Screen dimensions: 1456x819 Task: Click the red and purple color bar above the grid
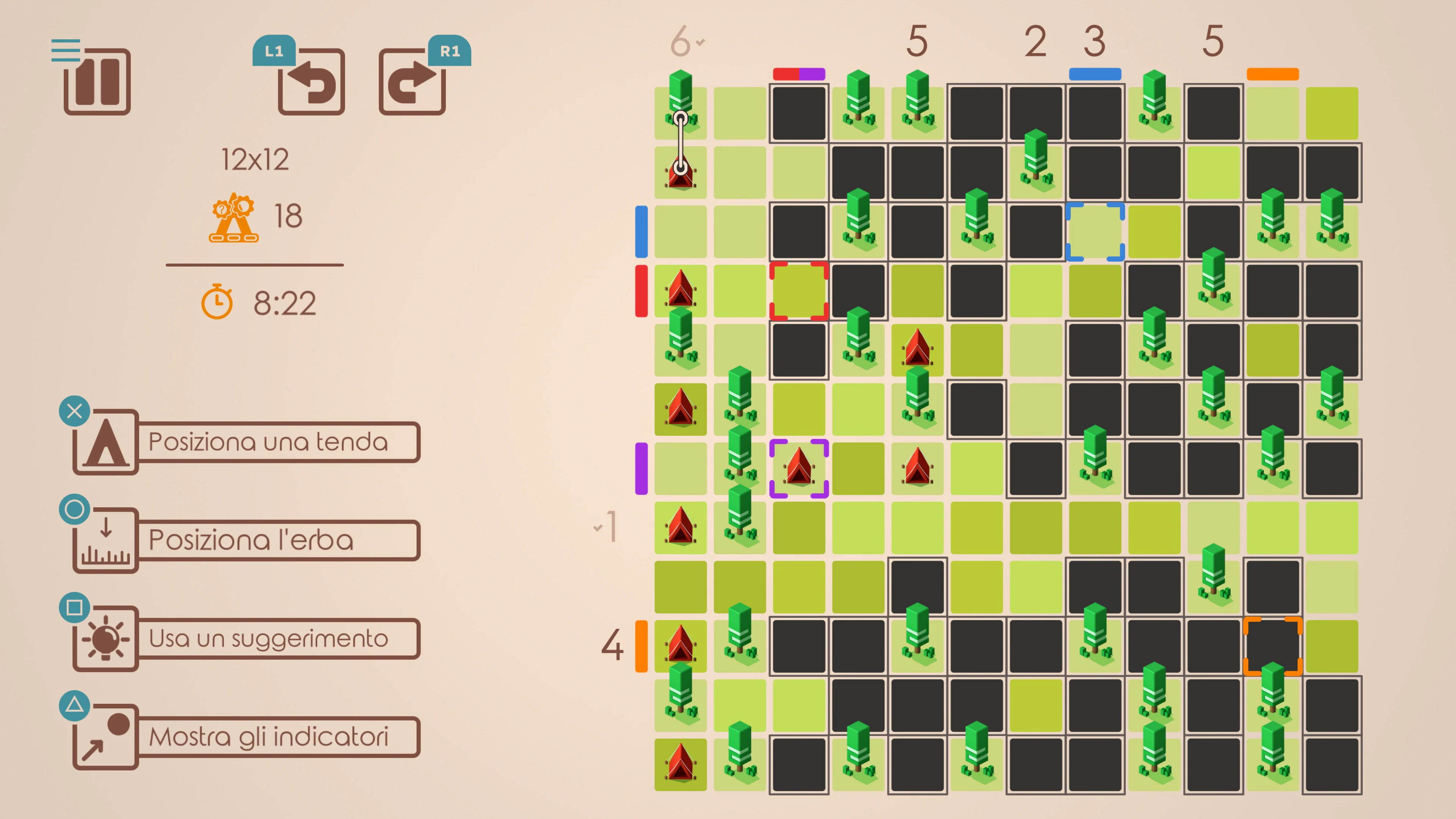click(x=799, y=74)
